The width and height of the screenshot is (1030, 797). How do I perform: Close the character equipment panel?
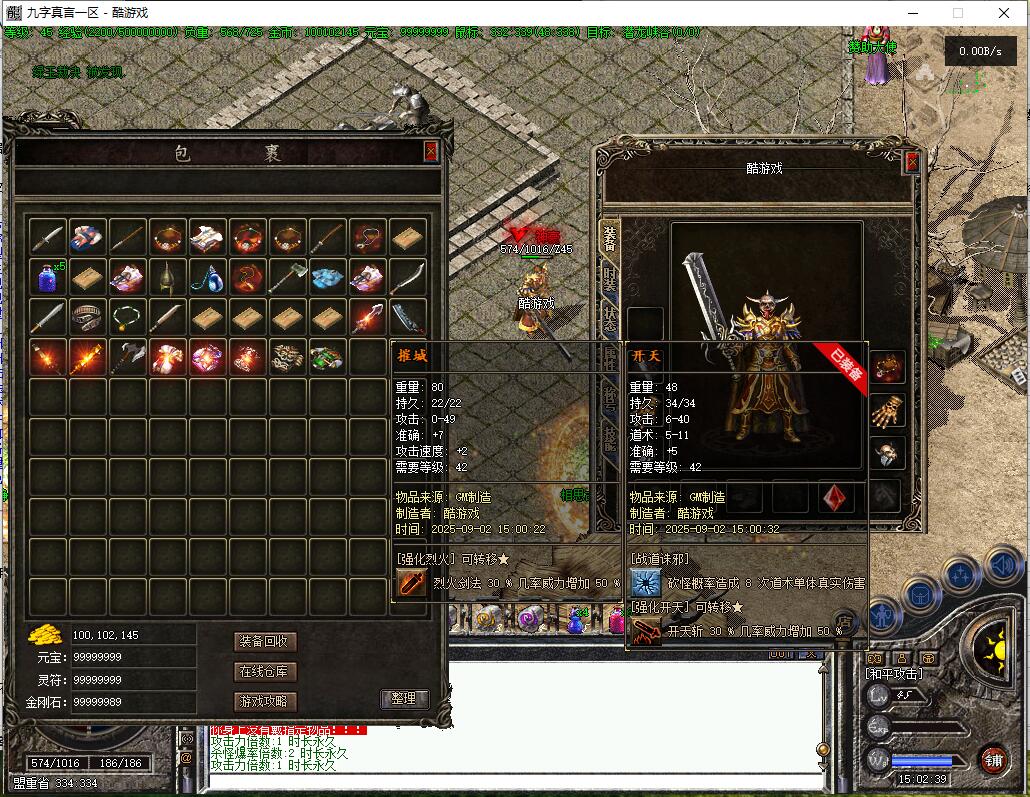coord(911,163)
